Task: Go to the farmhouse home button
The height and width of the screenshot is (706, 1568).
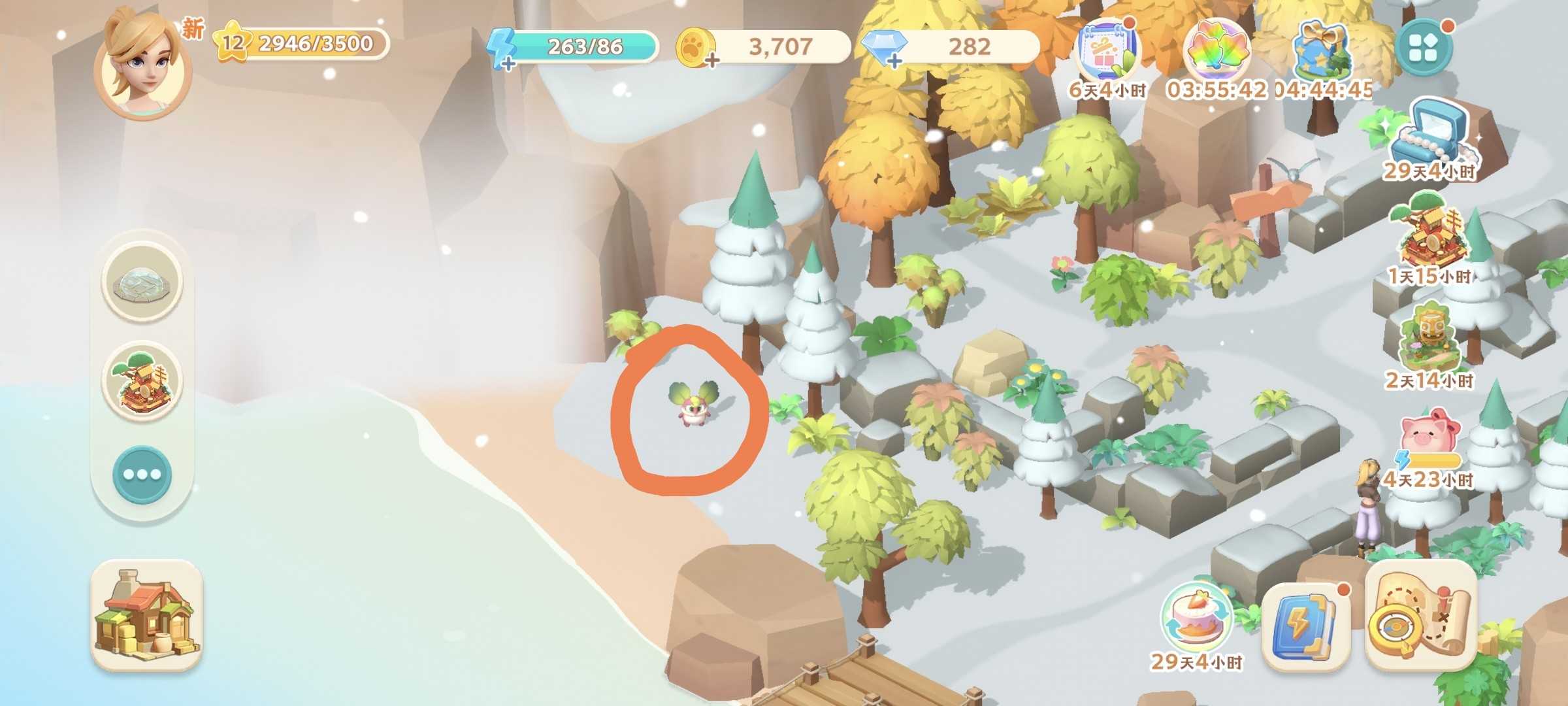Action: coord(146,614)
